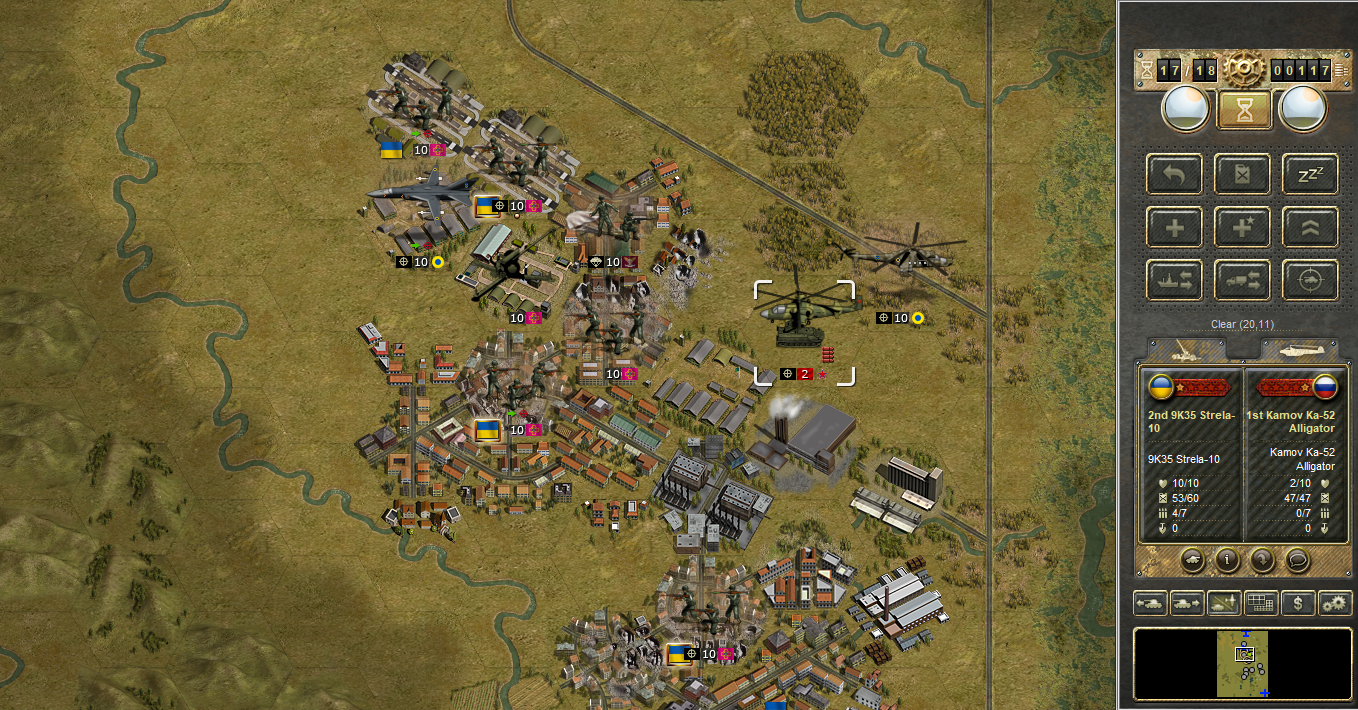Open the gear cog game menu
The width and height of the screenshot is (1358, 710).
tap(1244, 69)
